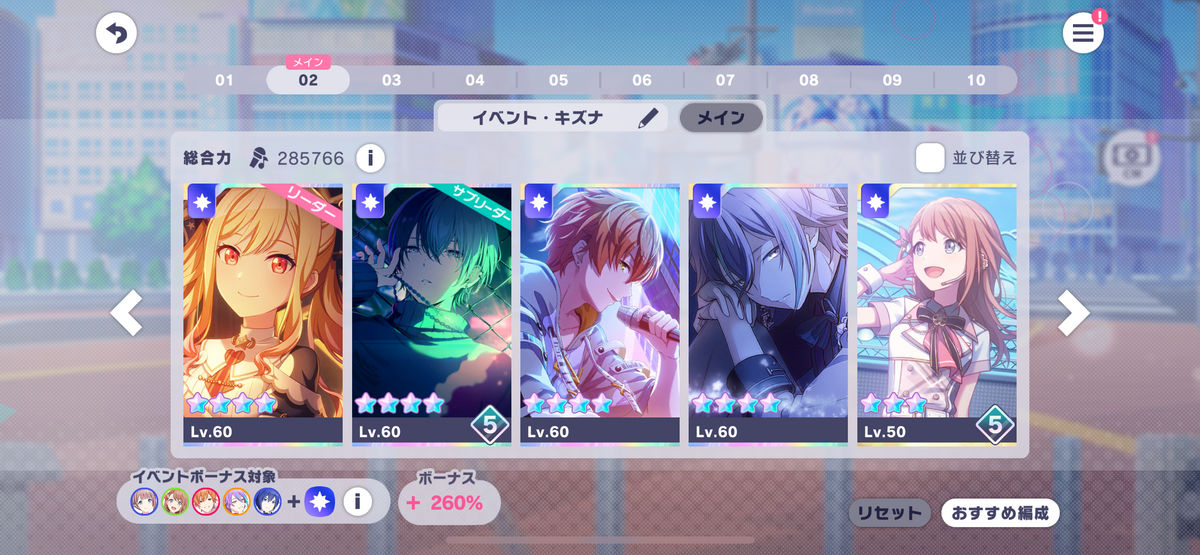Go back with the return arrow button
This screenshot has height=555, width=1200.
pyautogui.click(x=116, y=35)
